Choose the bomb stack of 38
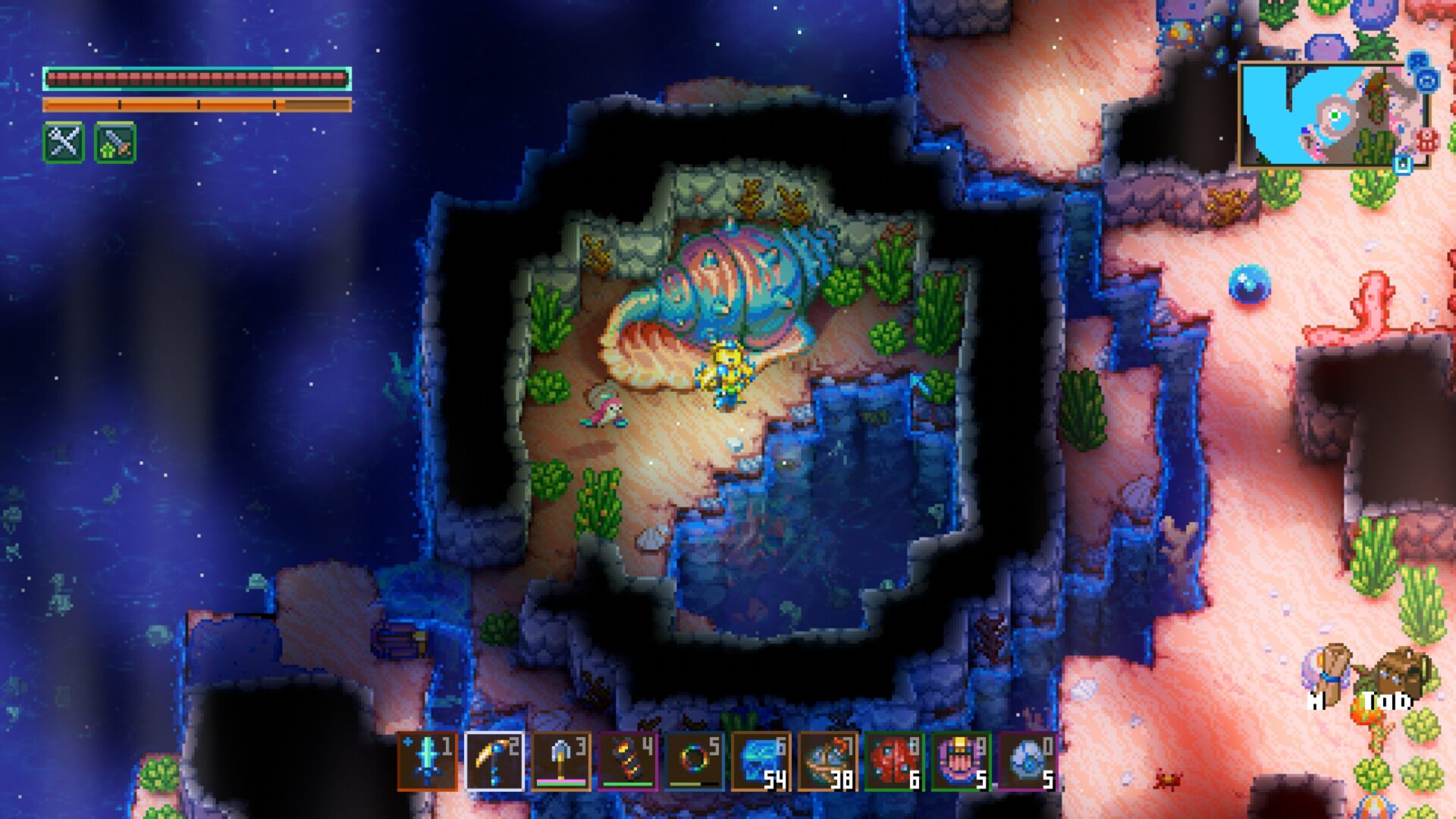This screenshot has height=819, width=1456. tap(827, 761)
